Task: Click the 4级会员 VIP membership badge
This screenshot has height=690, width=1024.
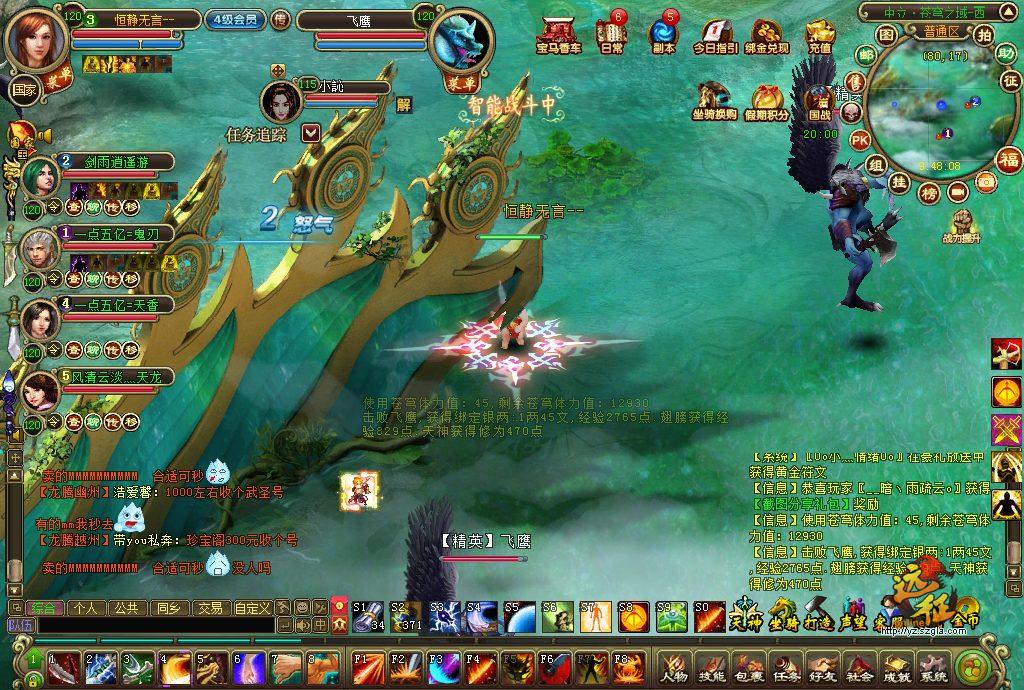Action: 235,19
